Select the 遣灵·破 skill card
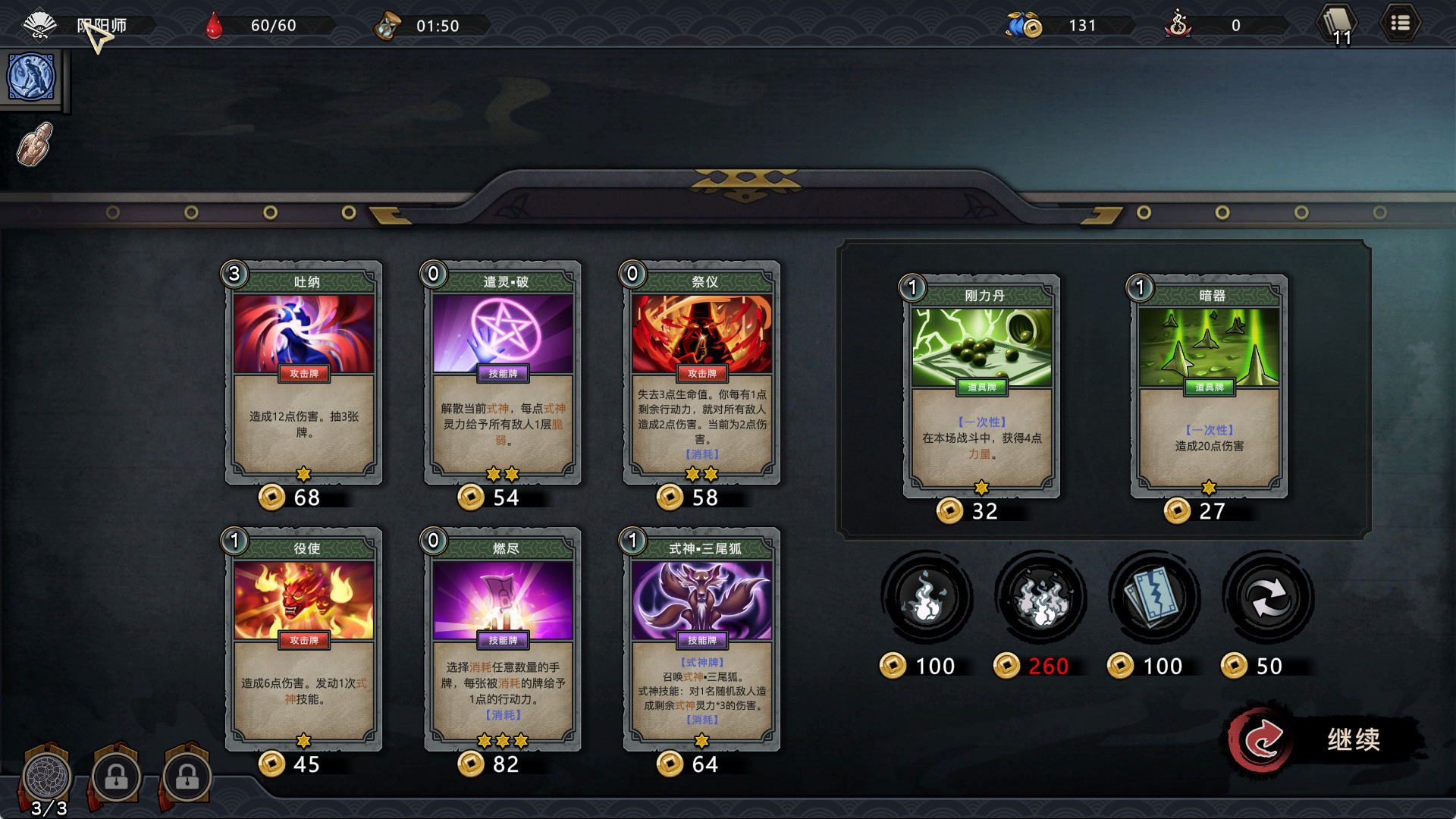The image size is (1456, 819). (503, 373)
